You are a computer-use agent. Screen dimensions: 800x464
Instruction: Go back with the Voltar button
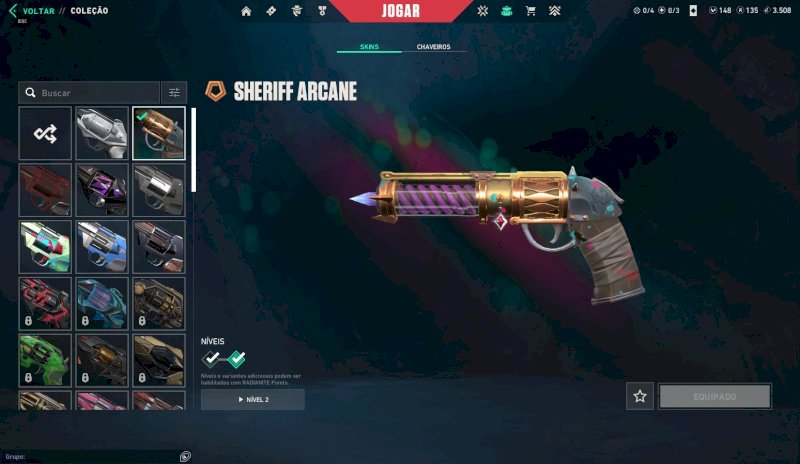point(32,11)
